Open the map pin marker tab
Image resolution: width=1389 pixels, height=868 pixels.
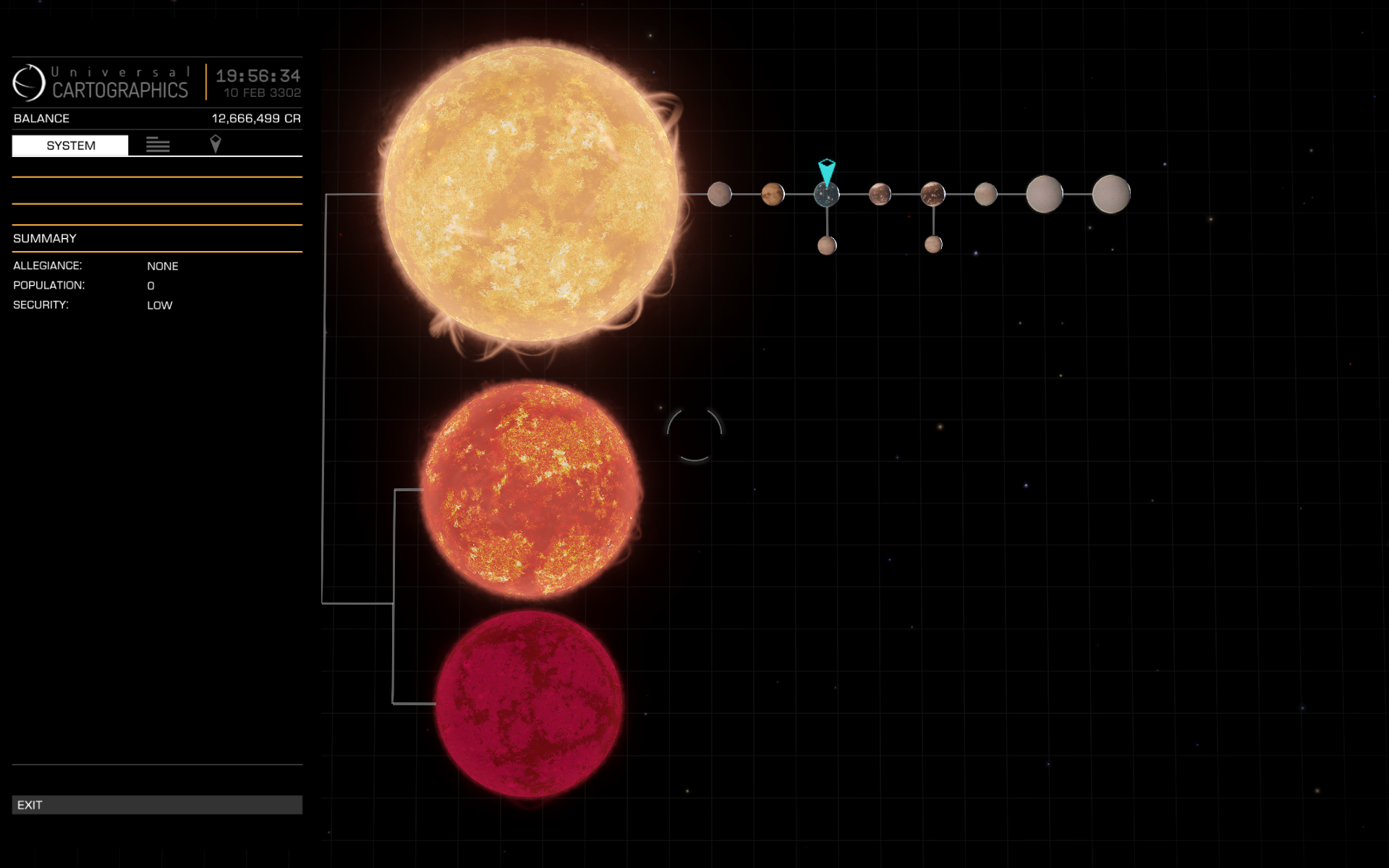(215, 144)
